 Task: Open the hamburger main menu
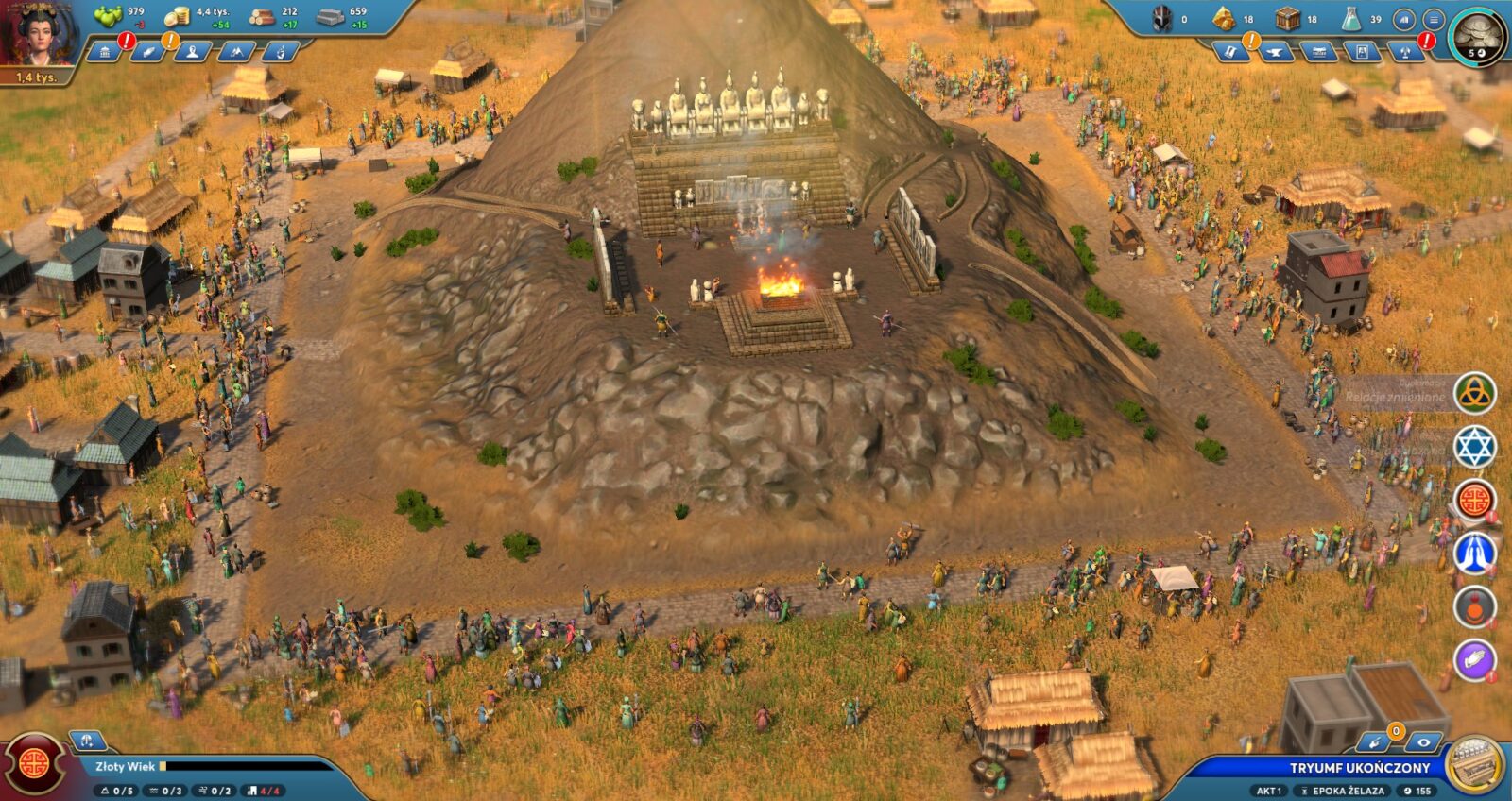(x=1434, y=19)
